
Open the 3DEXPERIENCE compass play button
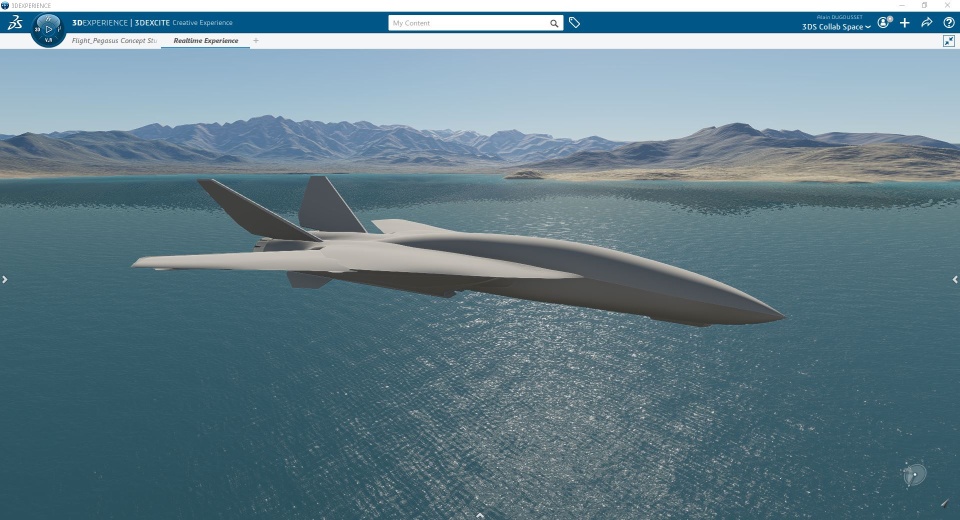click(x=49, y=29)
